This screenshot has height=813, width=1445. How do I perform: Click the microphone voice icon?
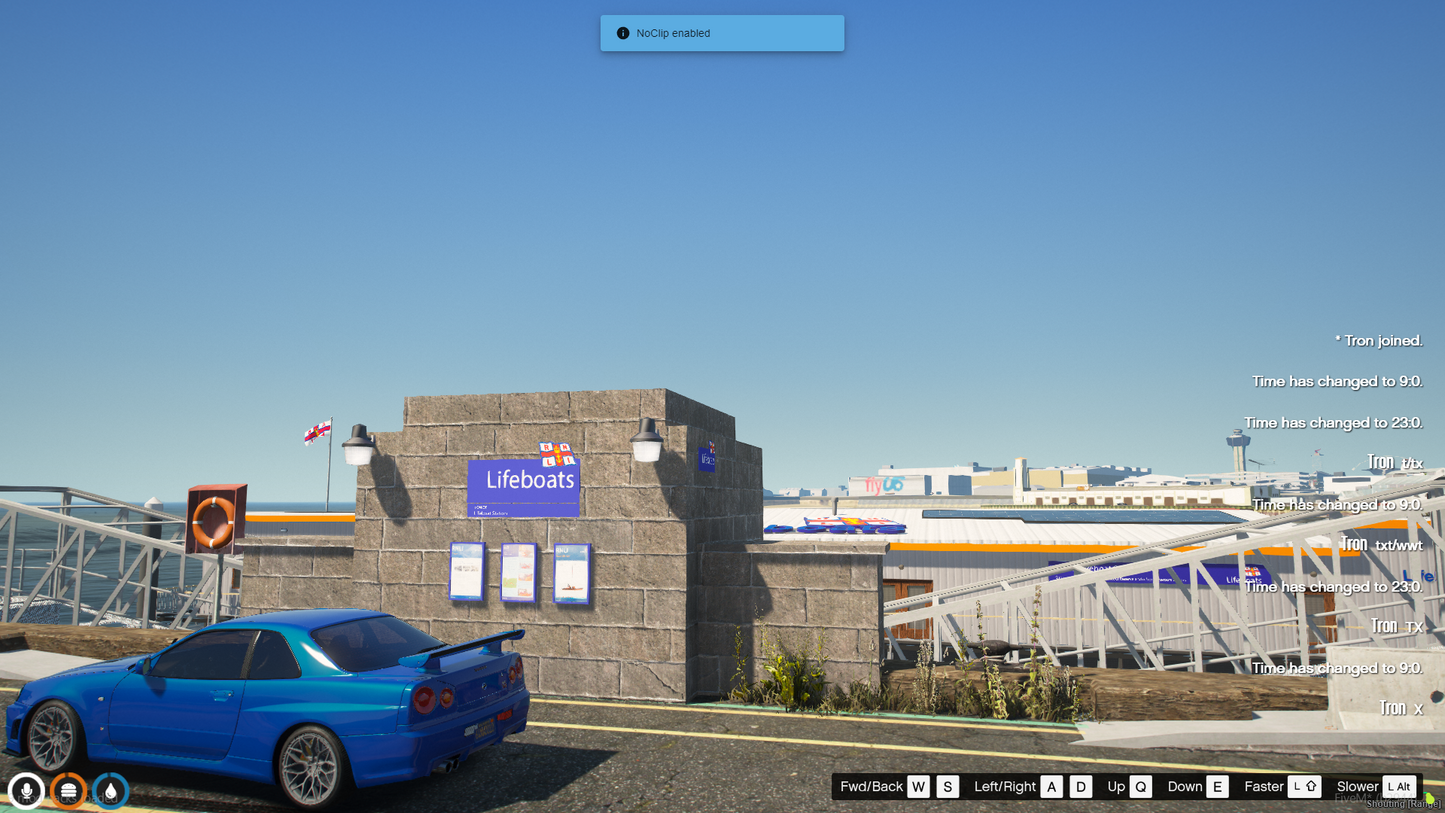(26, 791)
